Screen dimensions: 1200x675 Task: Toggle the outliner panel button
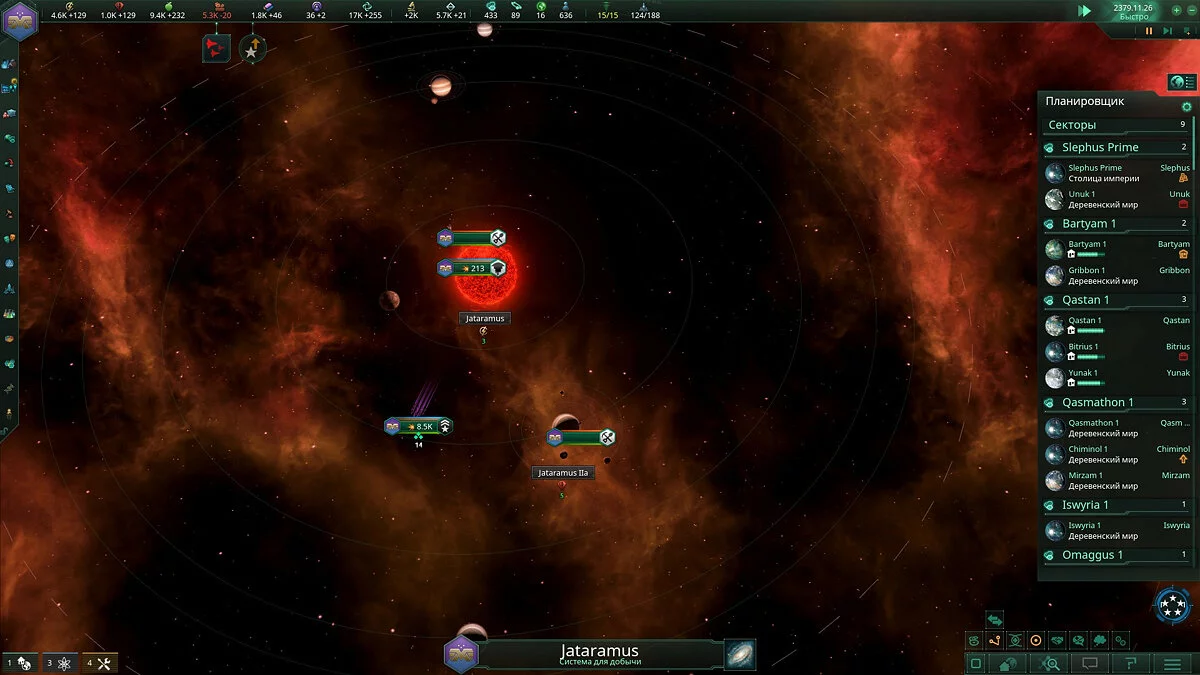coord(1182,82)
